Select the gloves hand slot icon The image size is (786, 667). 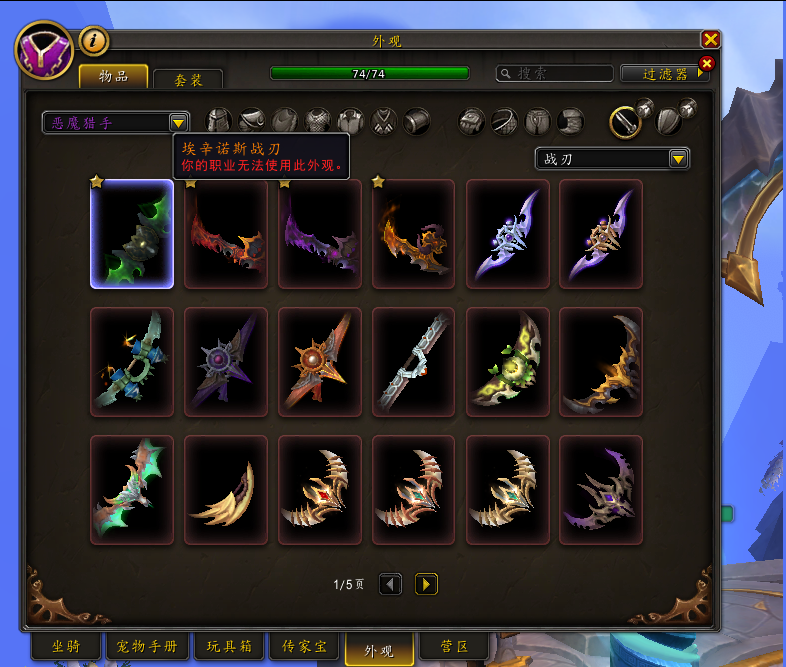[472, 122]
